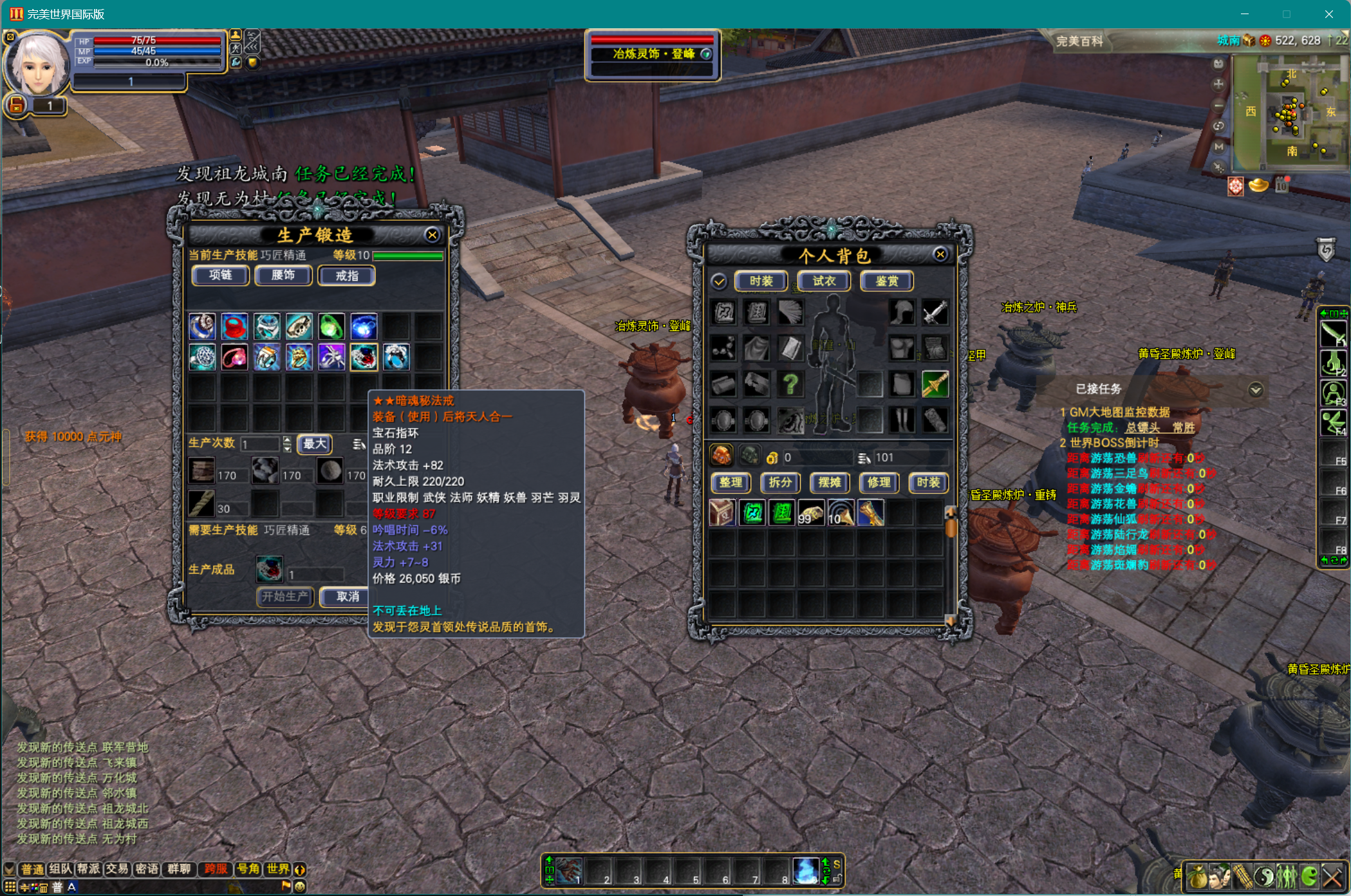Image resolution: width=1351 pixels, height=896 pixels.
Task: Close the 生产锻造 crafting window
Action: [x=433, y=235]
